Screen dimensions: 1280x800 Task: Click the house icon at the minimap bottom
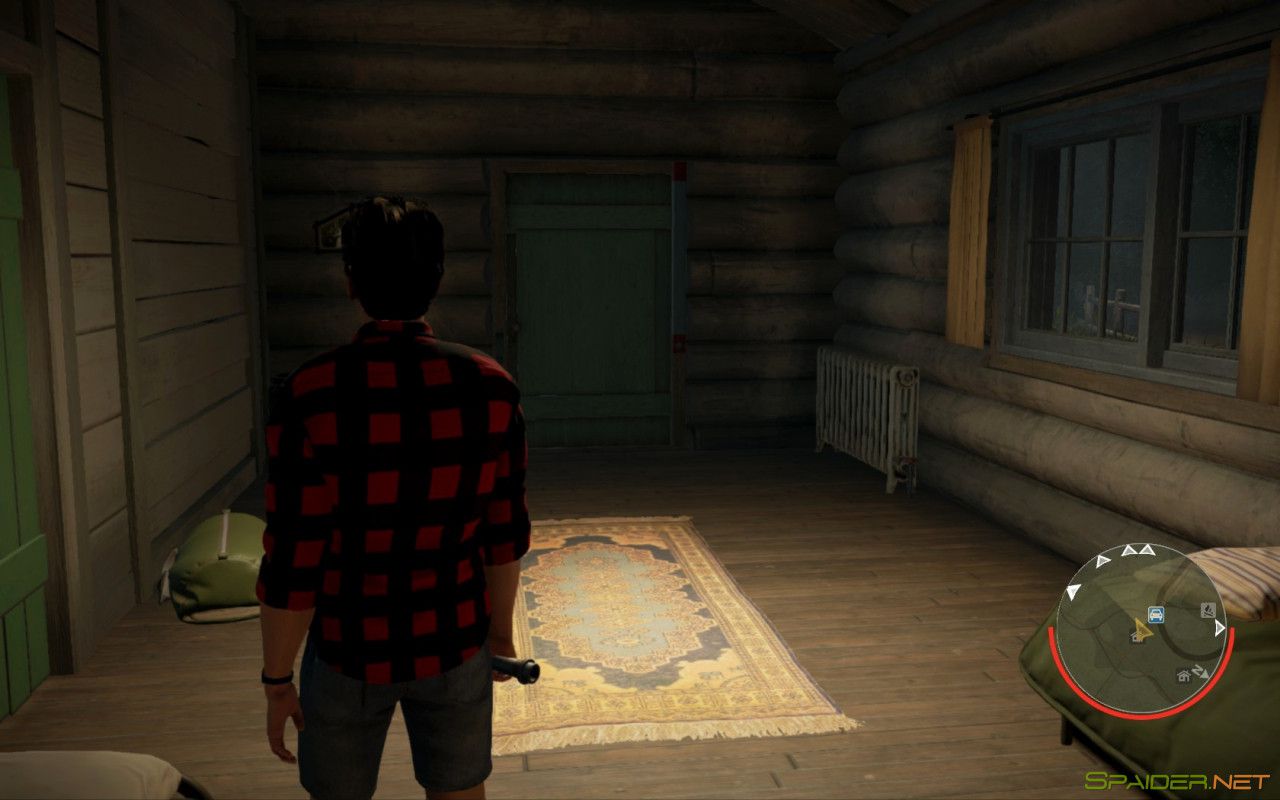(x=1183, y=675)
